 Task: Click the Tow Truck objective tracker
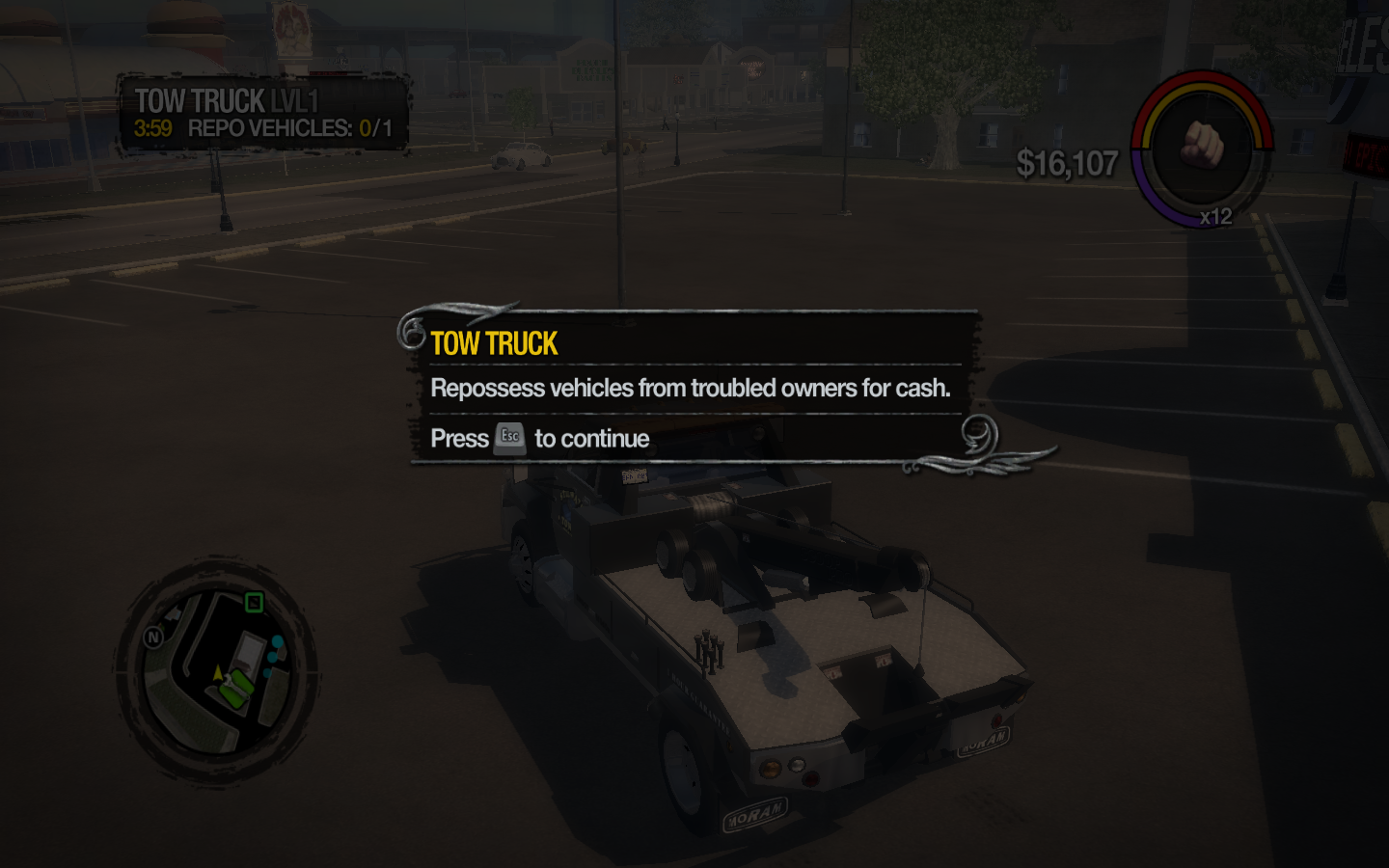coord(262,114)
